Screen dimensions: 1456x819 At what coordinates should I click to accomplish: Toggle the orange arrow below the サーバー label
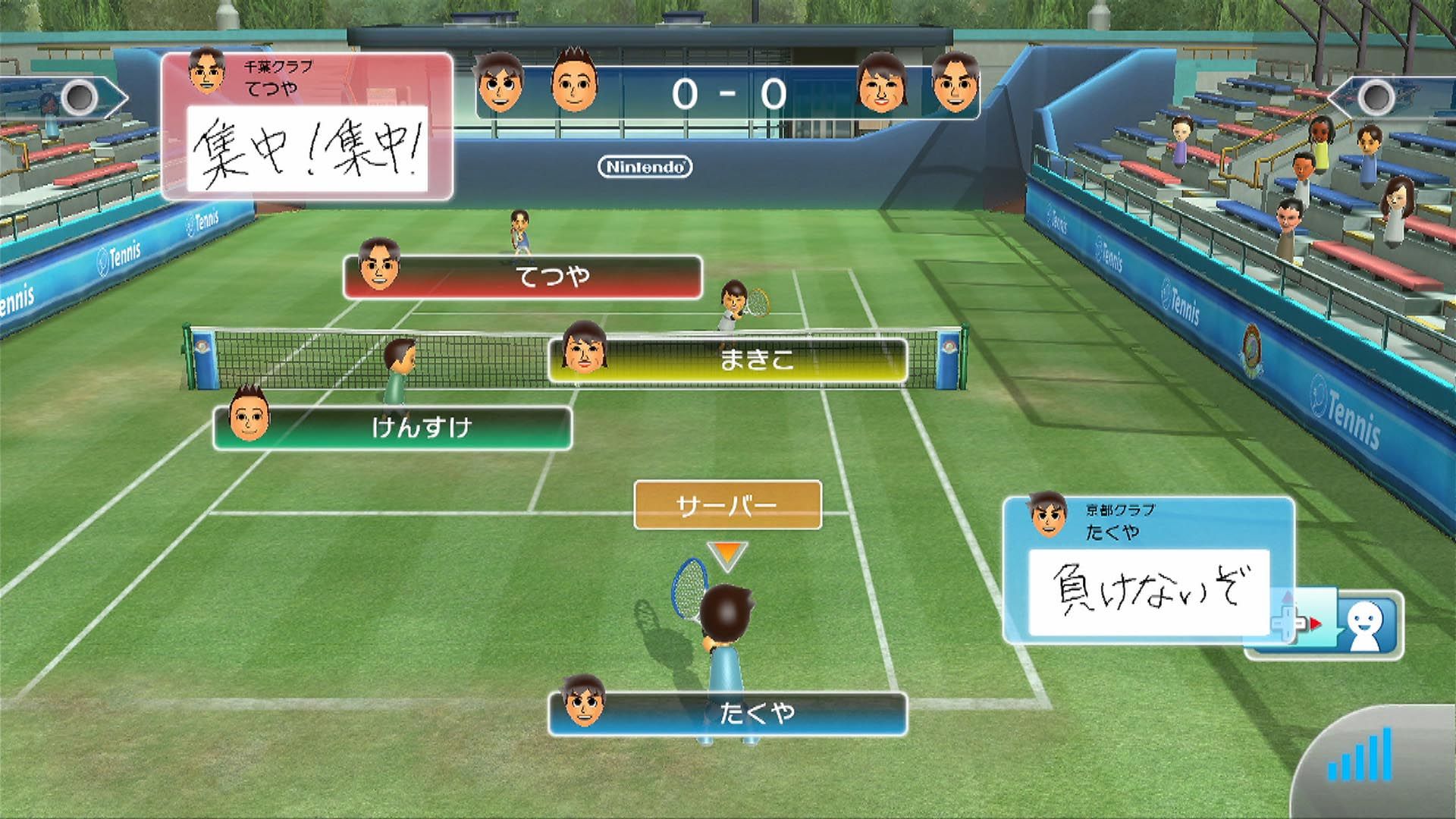click(728, 552)
